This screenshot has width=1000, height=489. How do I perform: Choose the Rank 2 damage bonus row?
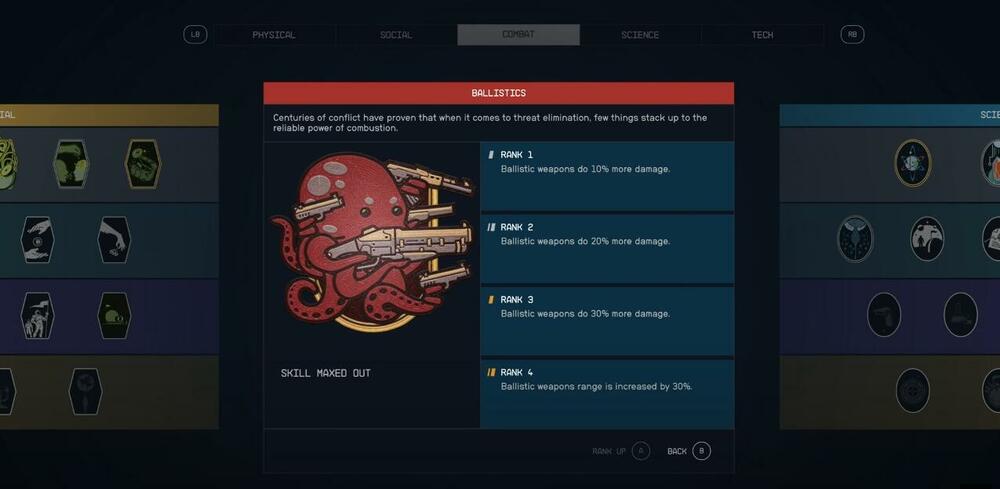(x=607, y=249)
